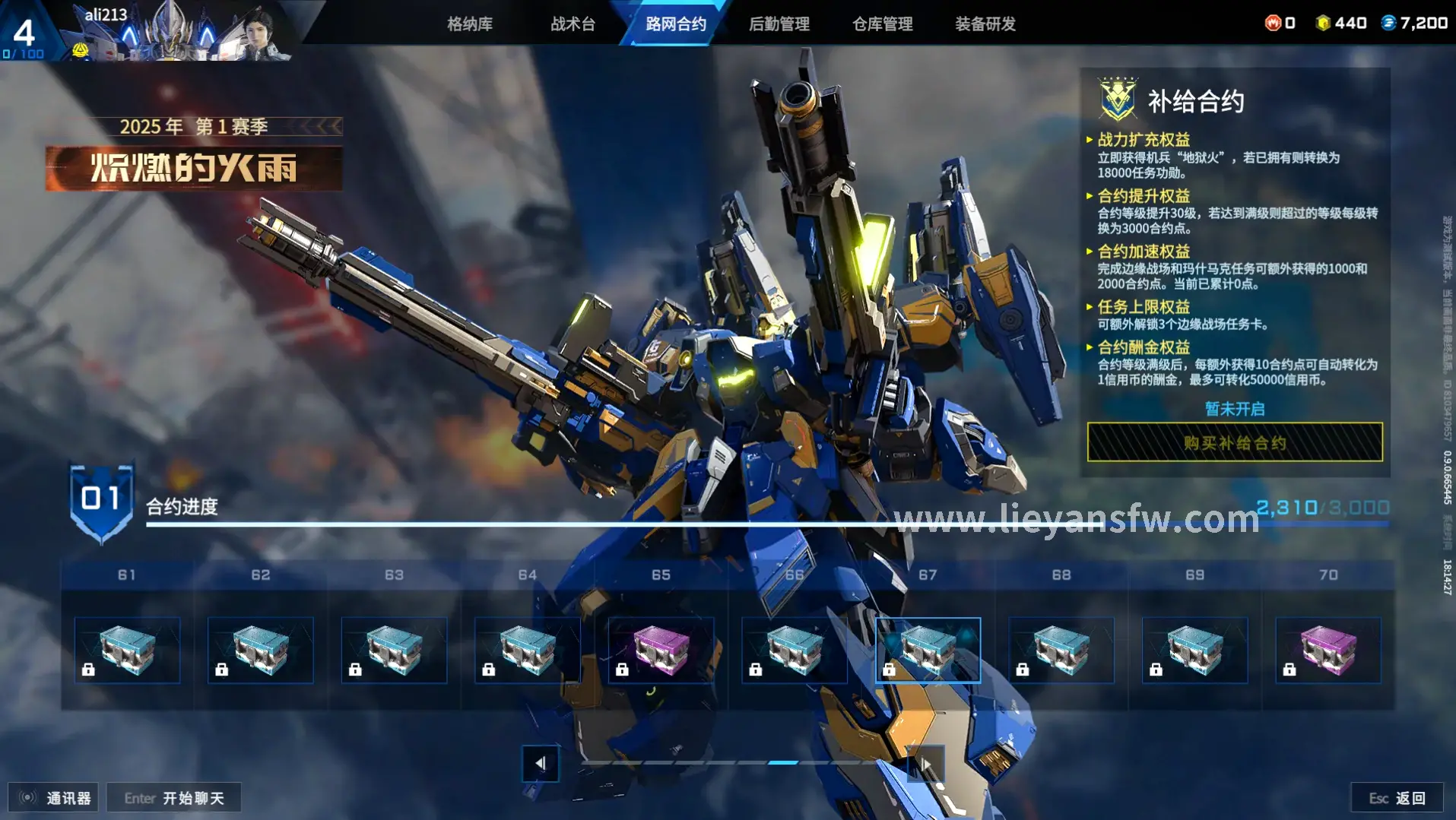The height and width of the screenshot is (820, 1456).
Task: Select the level 65 purple reward crate
Action: coord(661,651)
